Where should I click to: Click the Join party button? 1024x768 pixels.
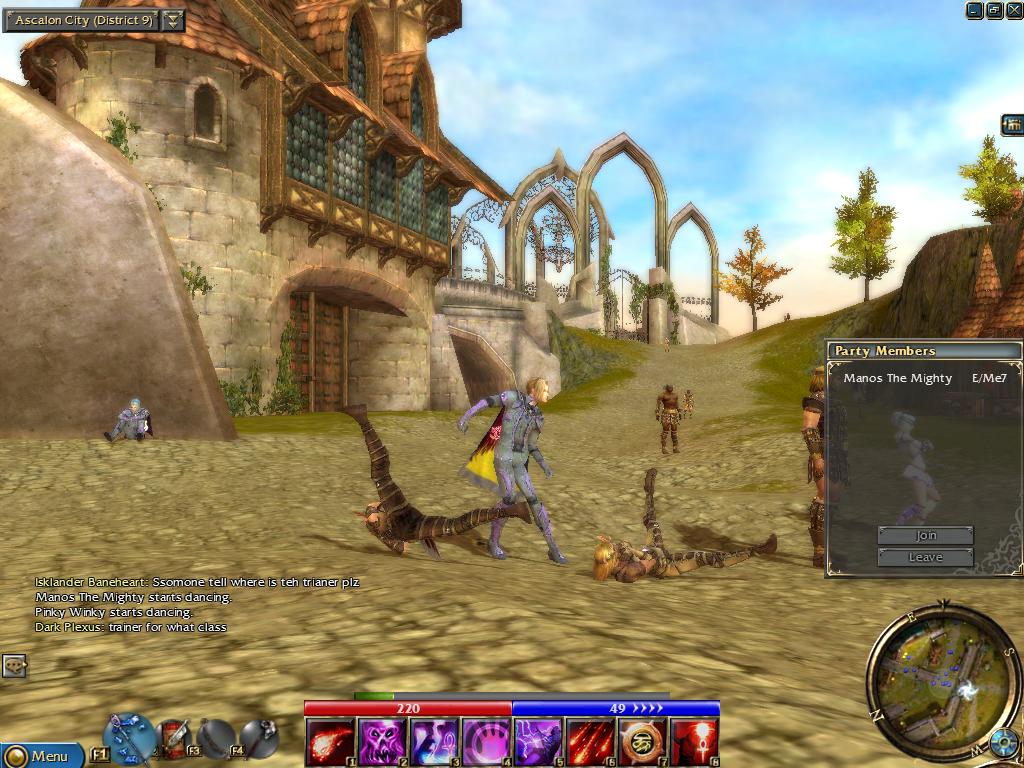coord(925,536)
